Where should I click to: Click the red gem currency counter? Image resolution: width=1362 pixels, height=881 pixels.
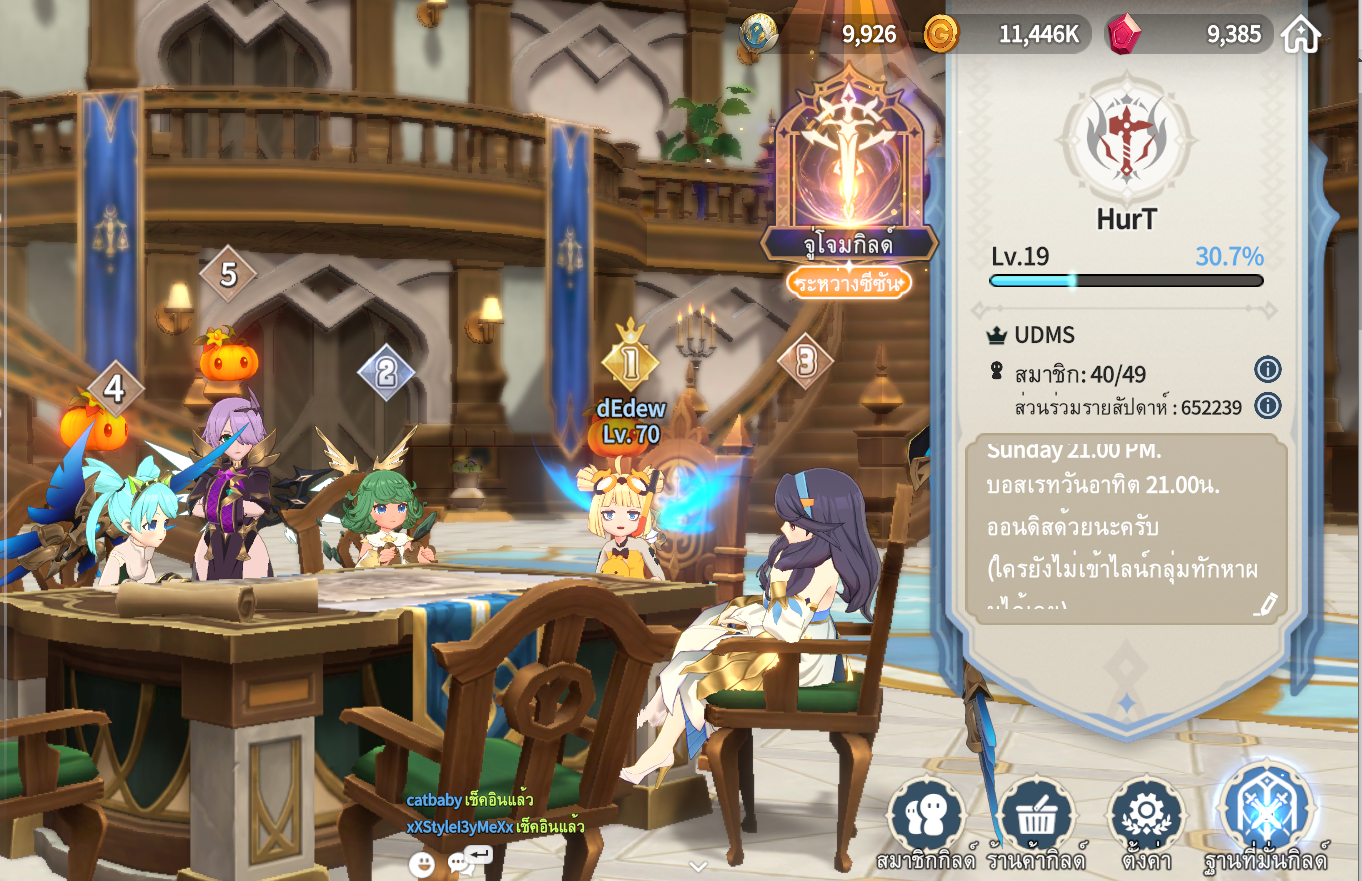click(x=1188, y=35)
